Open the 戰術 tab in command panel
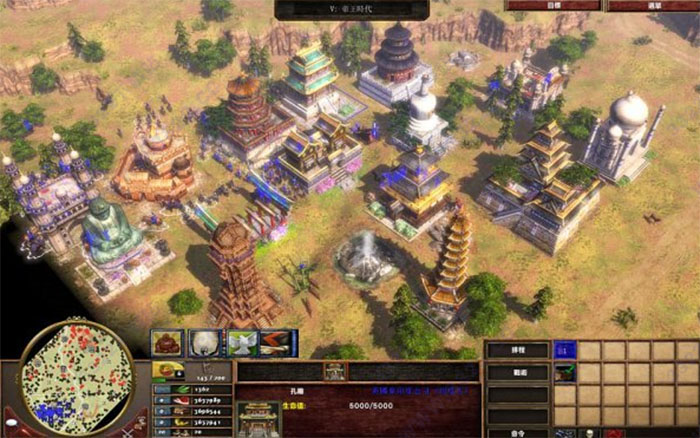This screenshot has width=700, height=438. pyautogui.click(x=517, y=372)
